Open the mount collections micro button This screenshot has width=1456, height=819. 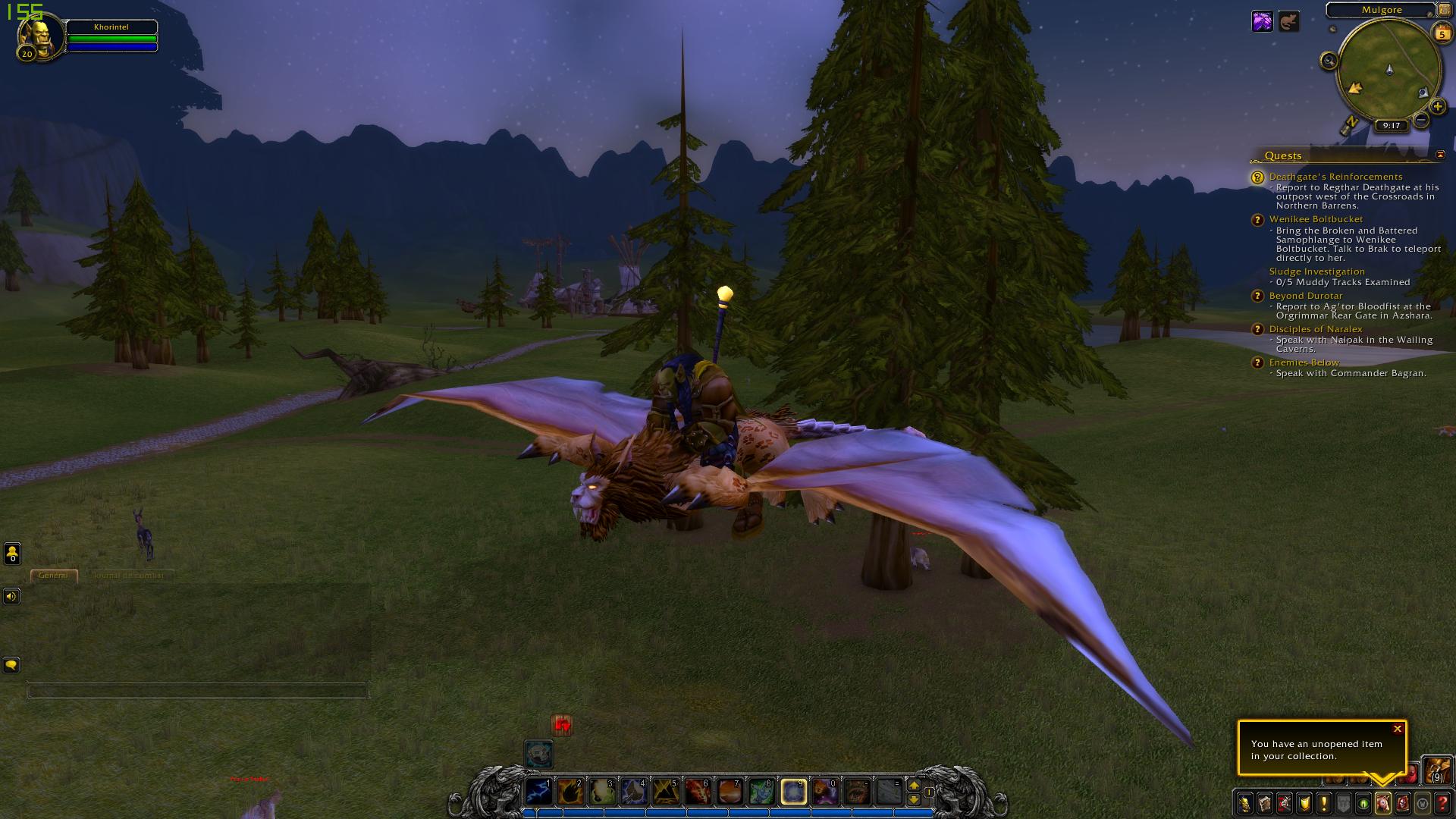pos(1382,802)
